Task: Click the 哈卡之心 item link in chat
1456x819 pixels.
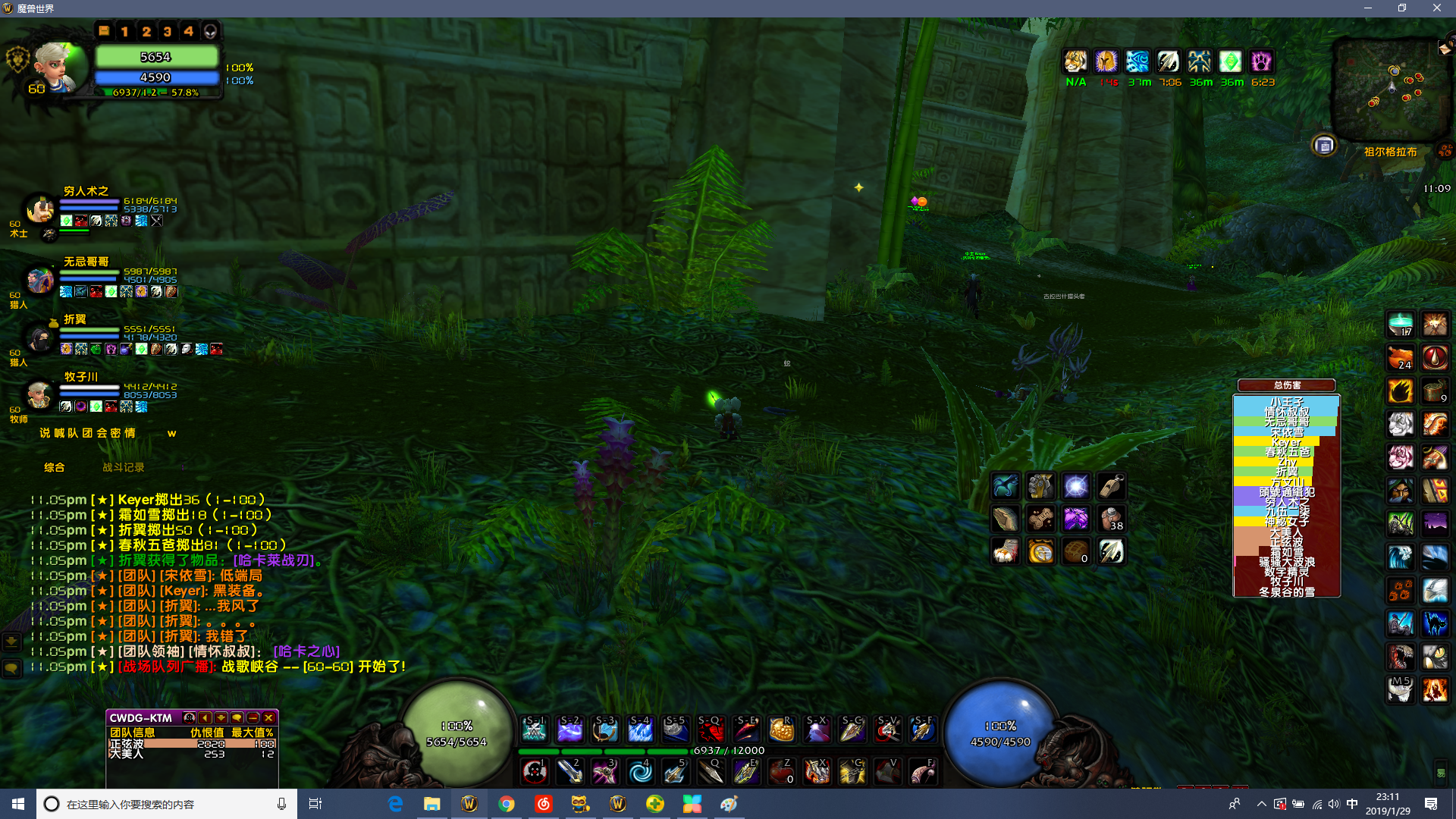Action: [306, 651]
